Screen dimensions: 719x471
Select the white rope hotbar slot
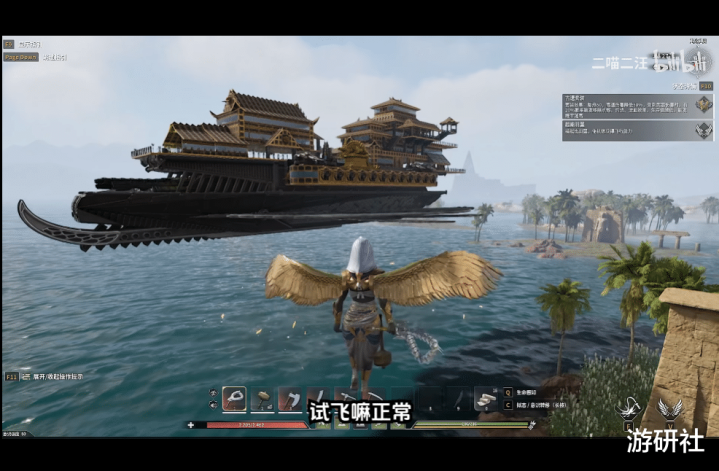click(235, 400)
